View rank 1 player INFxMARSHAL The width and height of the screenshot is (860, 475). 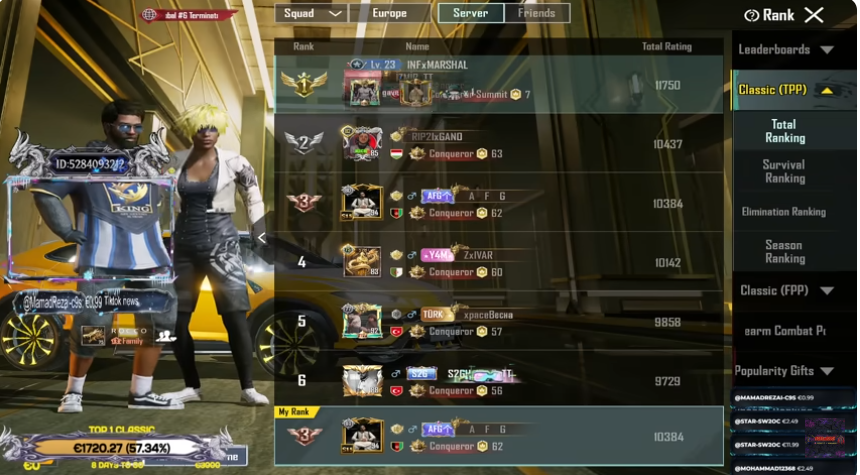[498, 85]
